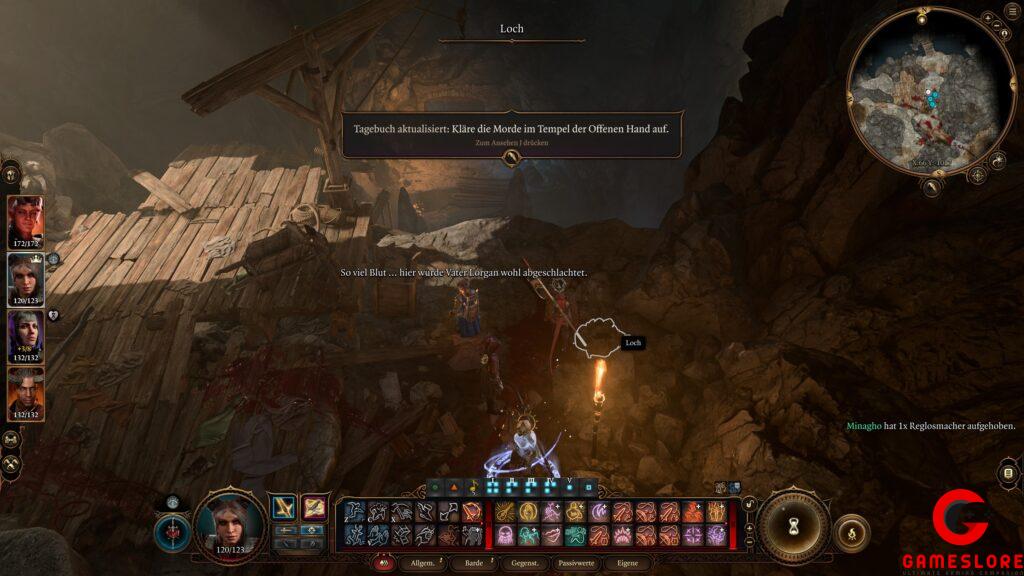Click the hourglass end-turn button
Screen dimensions: 1024x576
pyautogui.click(x=794, y=524)
